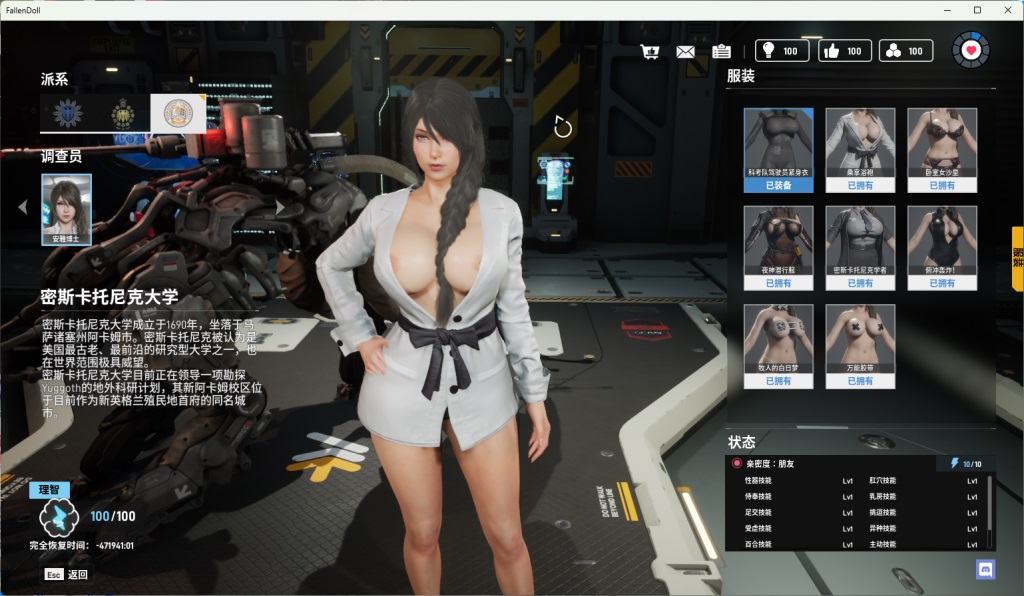Open the shopping cart store icon
Image resolution: width=1024 pixels, height=596 pixels.
click(650, 51)
